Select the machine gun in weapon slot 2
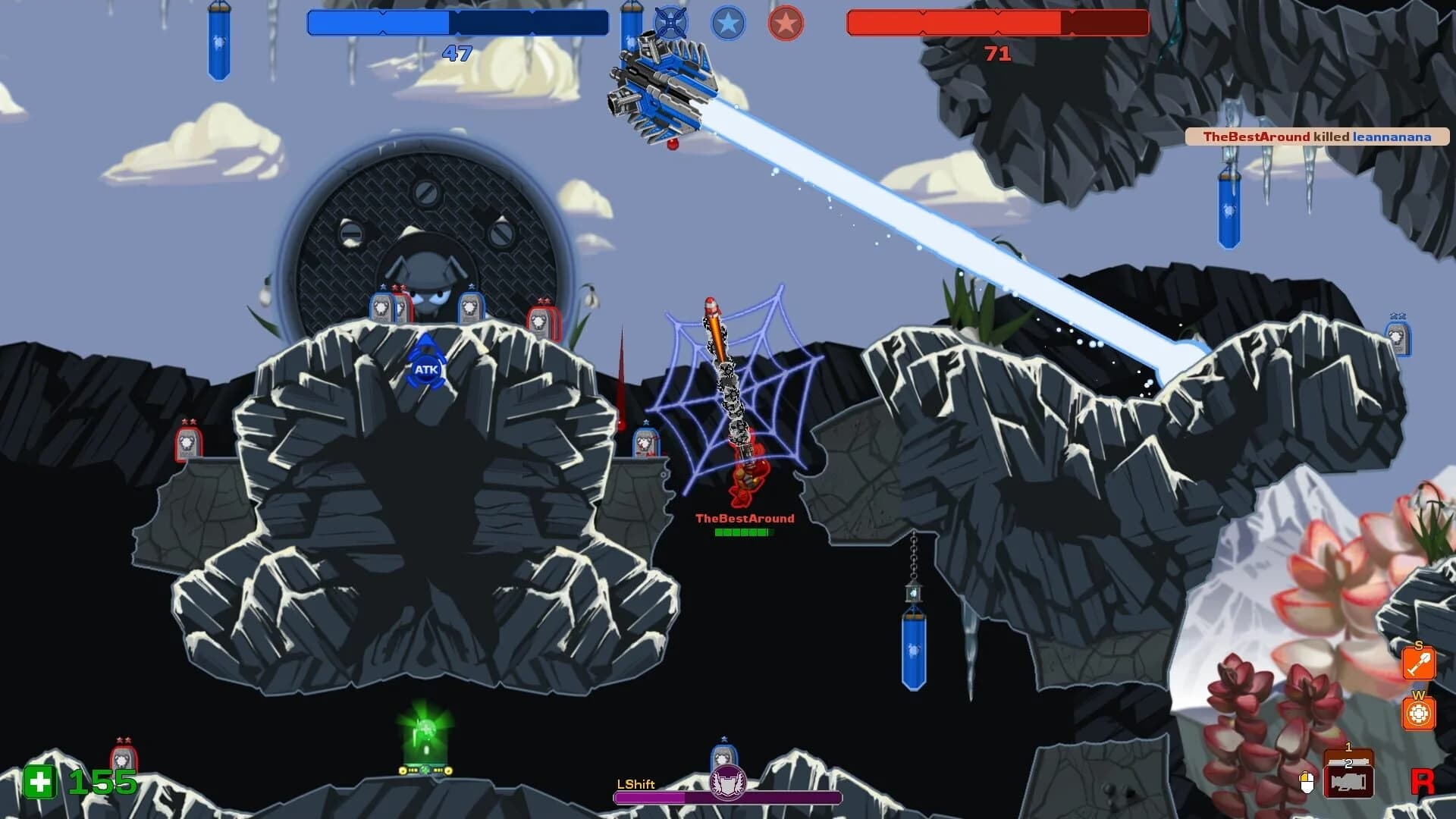 coord(1349,783)
